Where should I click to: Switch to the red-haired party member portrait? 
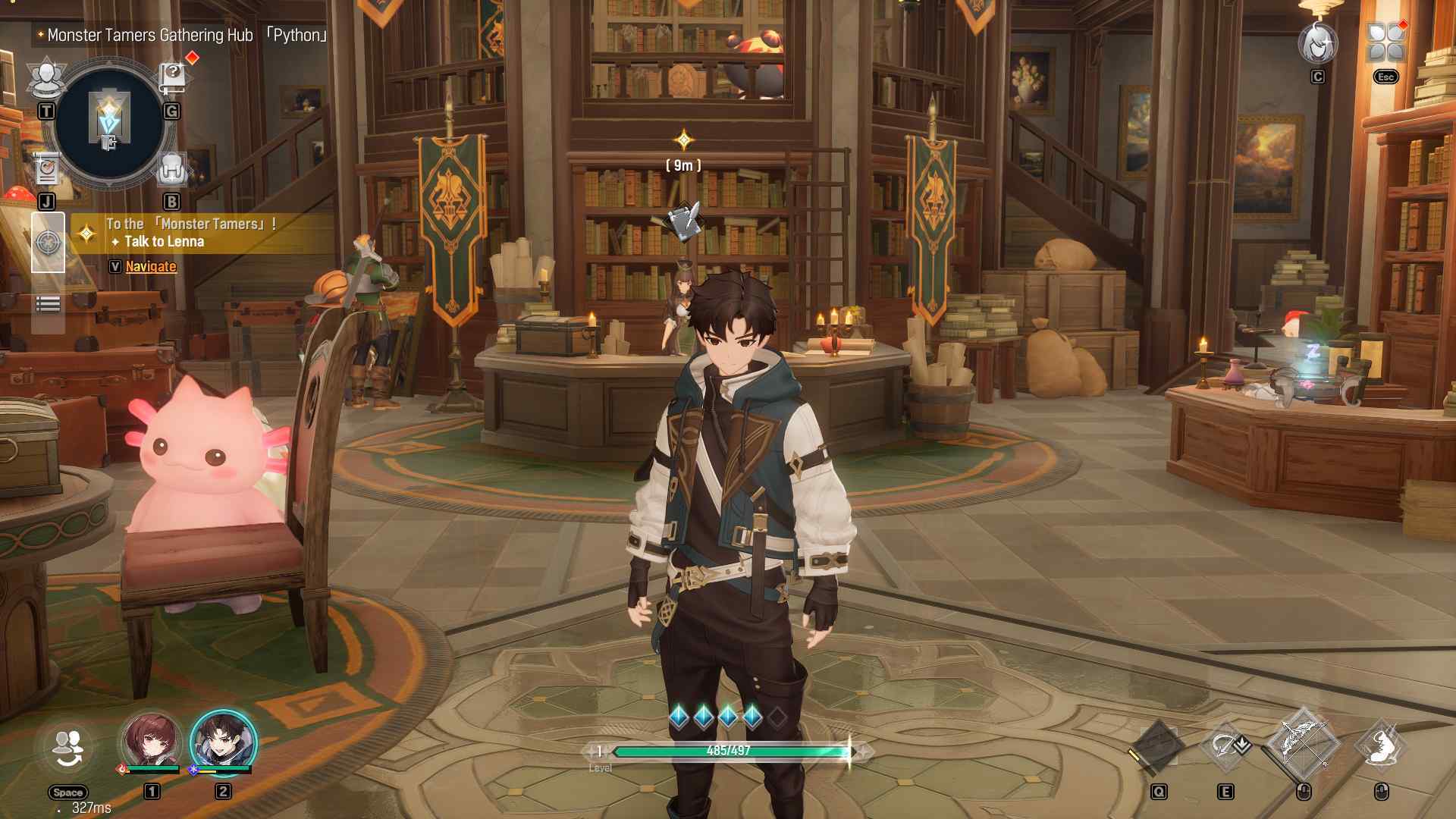(152, 742)
